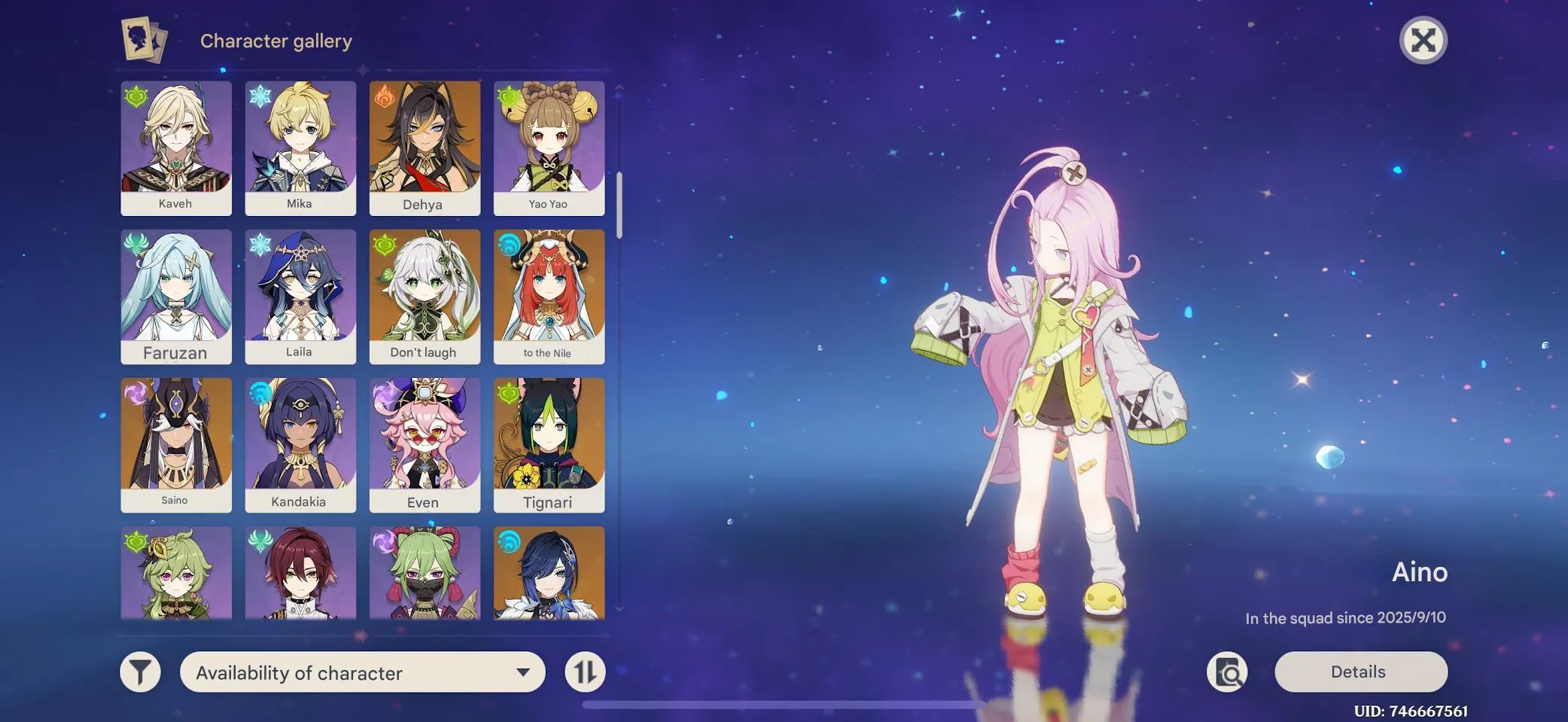This screenshot has height=722, width=1568.
Task: Click the Pyro element icon on Dehya's portrait
Action: point(383,96)
